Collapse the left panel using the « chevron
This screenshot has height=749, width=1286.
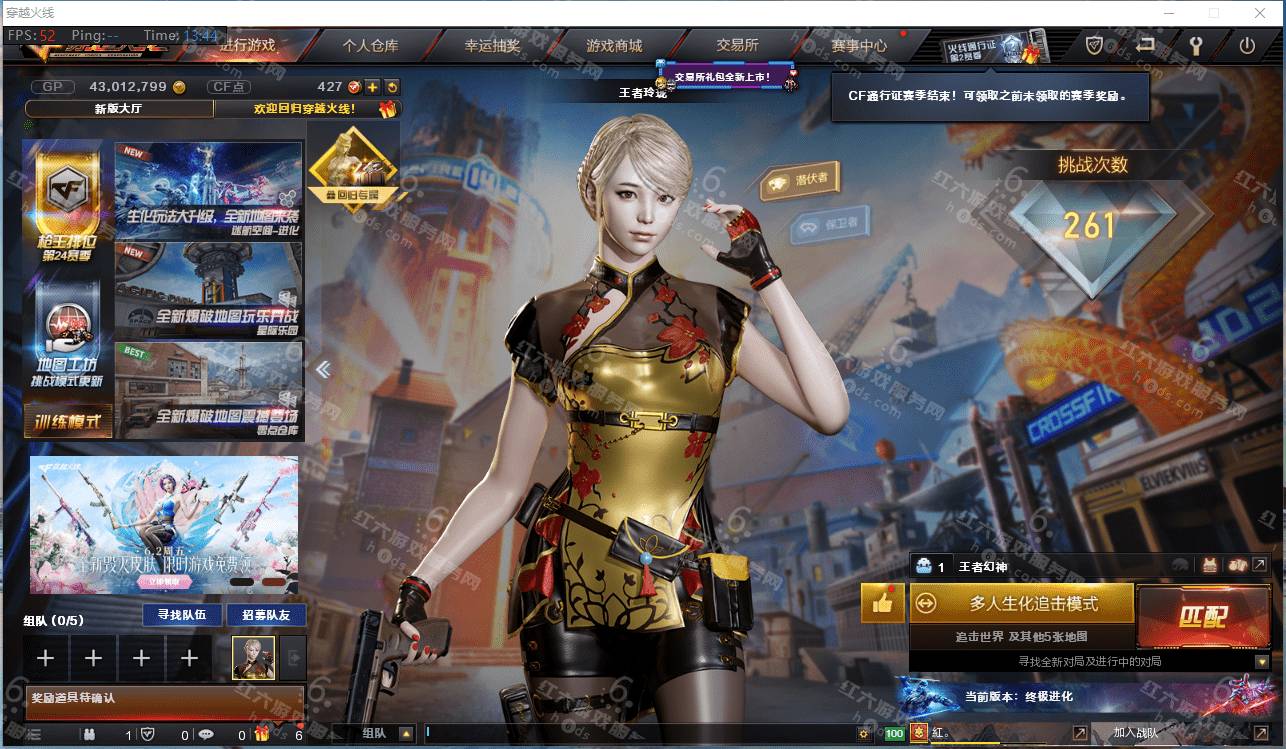coord(322,369)
